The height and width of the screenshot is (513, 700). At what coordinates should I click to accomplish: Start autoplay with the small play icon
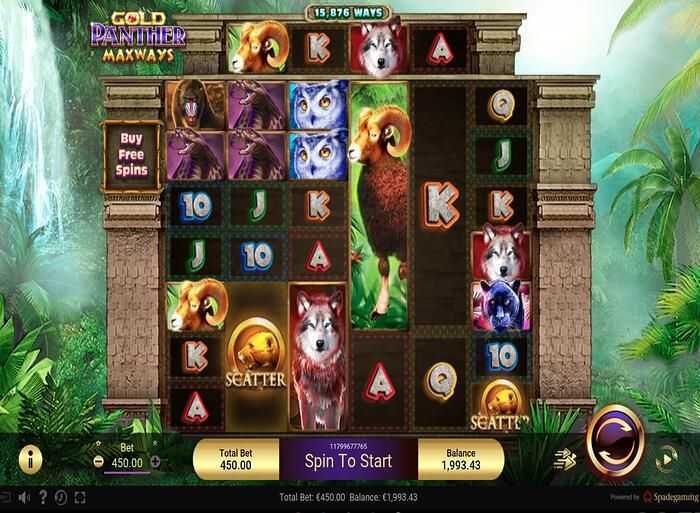(x=667, y=461)
